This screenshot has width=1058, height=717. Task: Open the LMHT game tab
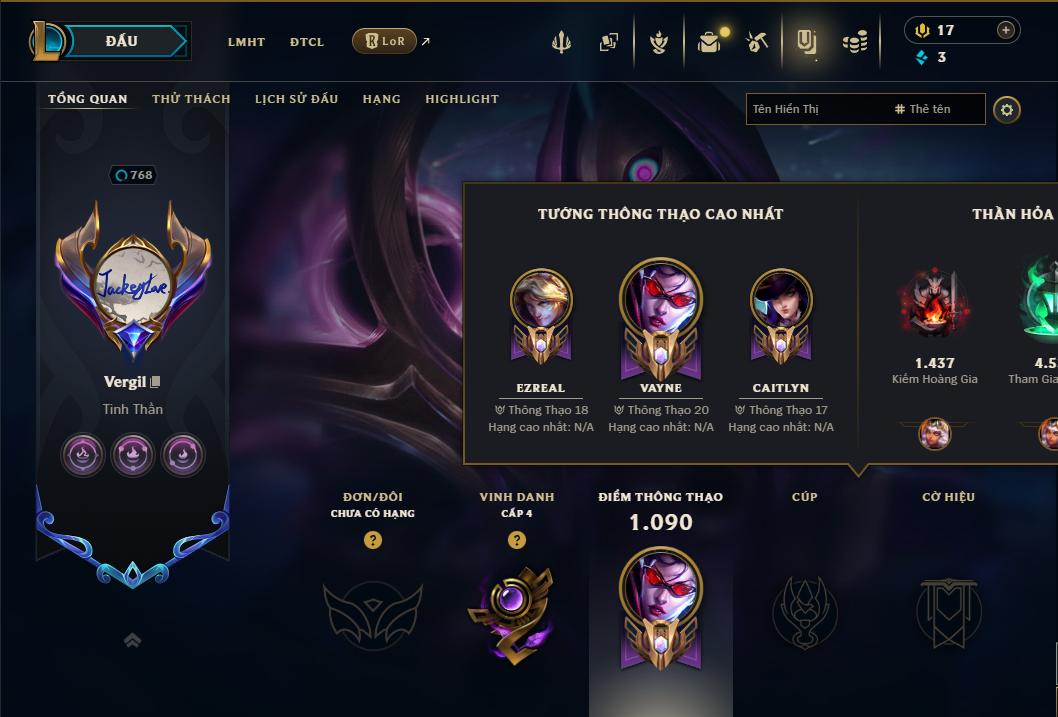tap(246, 42)
